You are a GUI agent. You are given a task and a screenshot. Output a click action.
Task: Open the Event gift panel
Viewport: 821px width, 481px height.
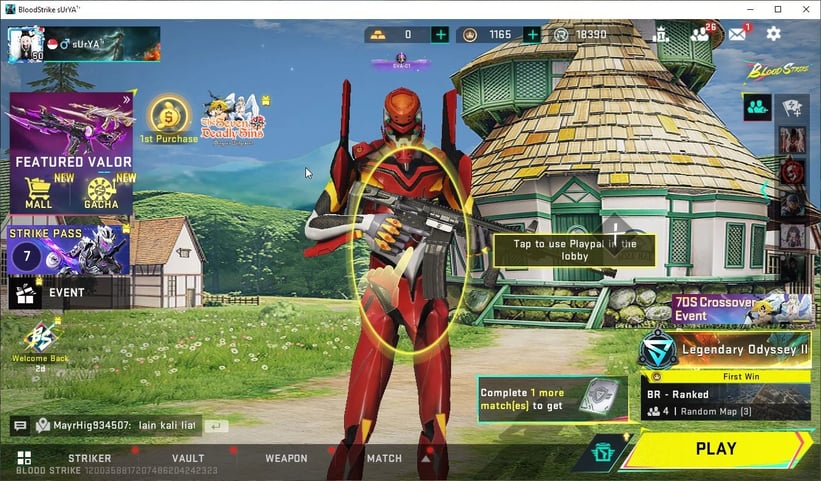68,293
